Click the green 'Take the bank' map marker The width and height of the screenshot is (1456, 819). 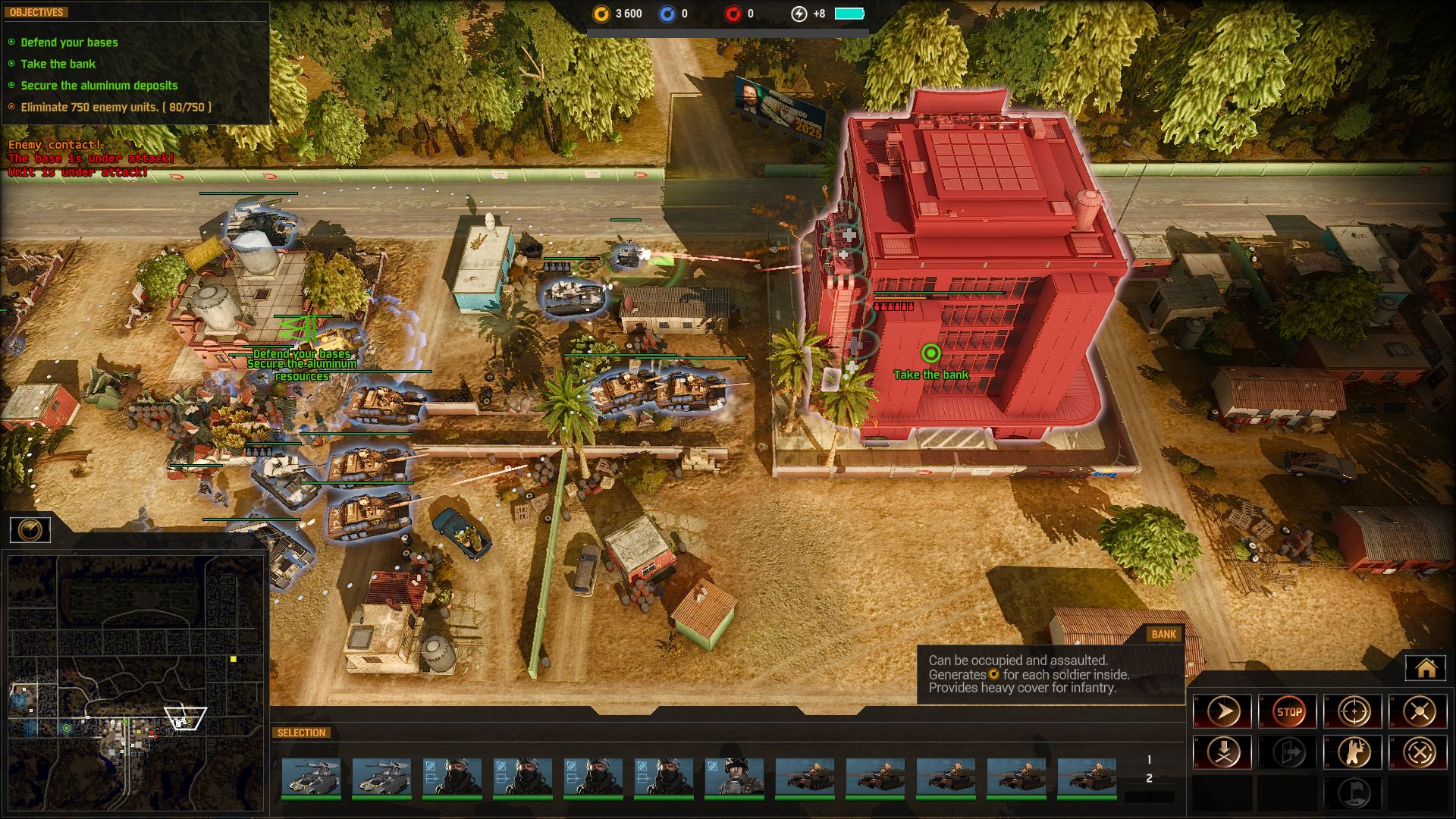coord(930,353)
